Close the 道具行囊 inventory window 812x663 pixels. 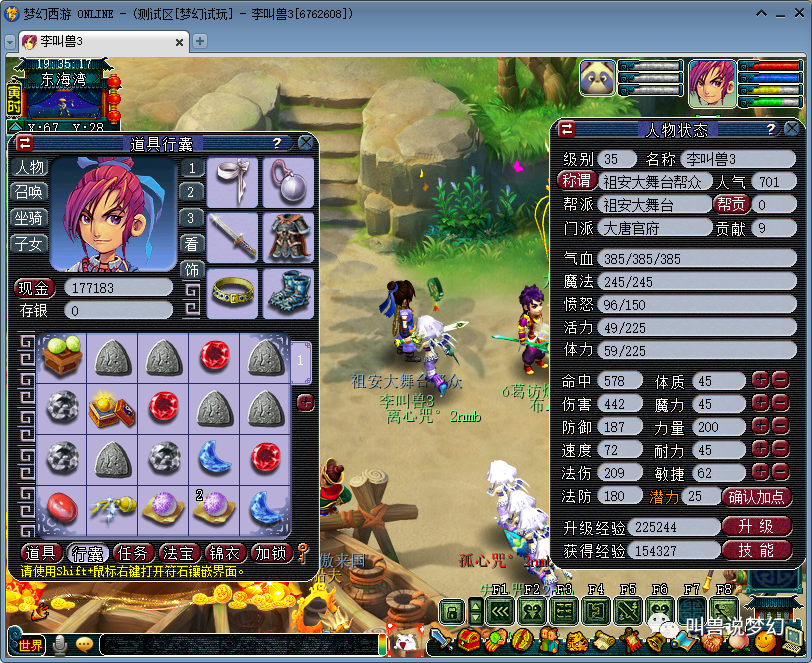[306, 143]
